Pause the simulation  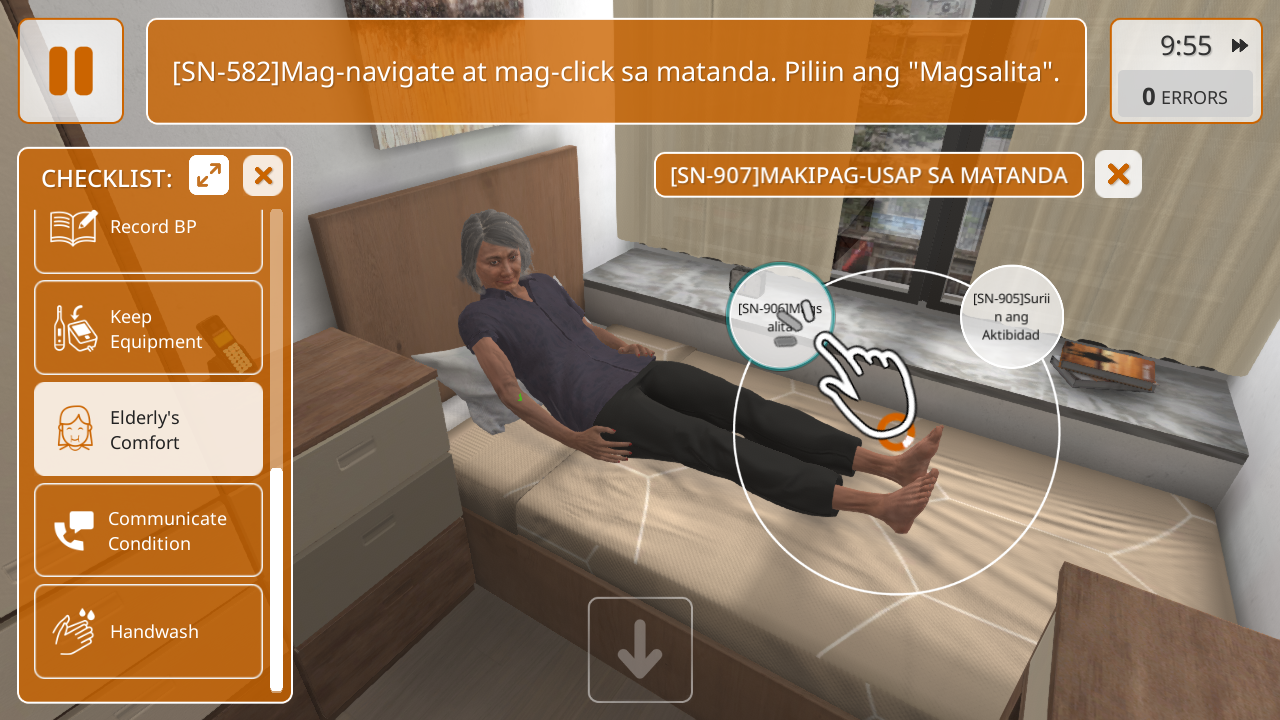click(71, 71)
